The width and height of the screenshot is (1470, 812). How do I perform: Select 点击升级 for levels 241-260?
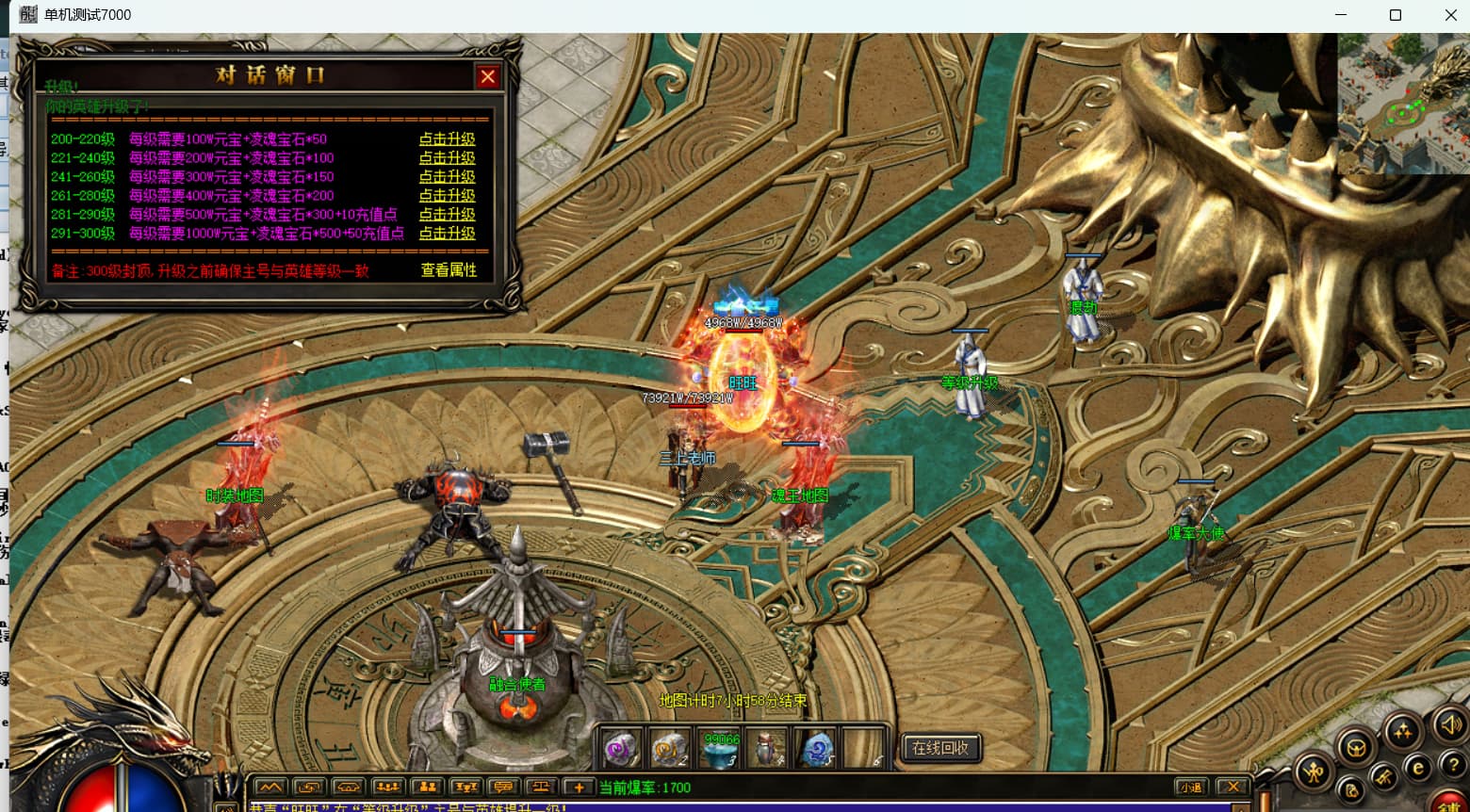(x=447, y=177)
